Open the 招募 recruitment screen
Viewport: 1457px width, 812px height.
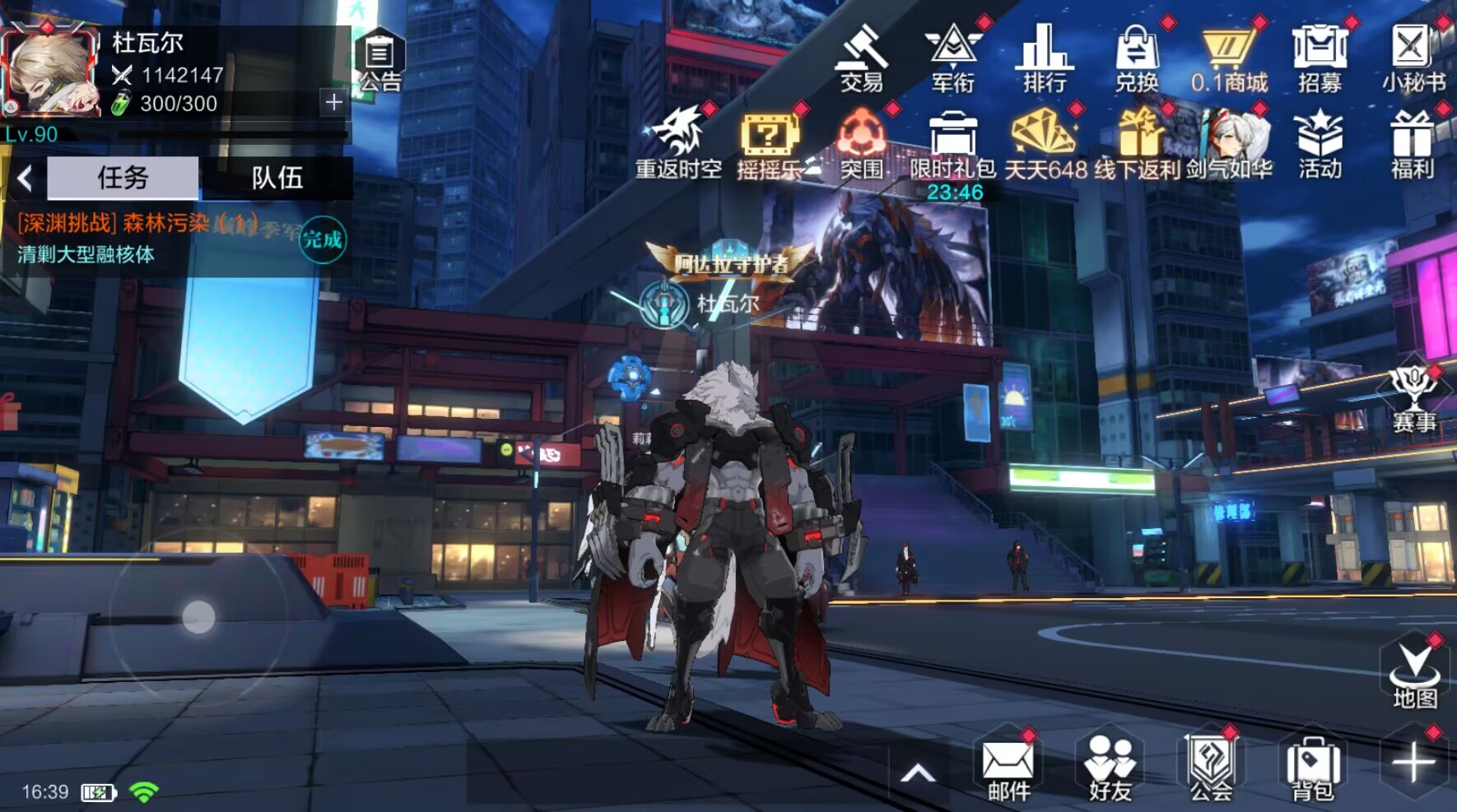point(1320,58)
